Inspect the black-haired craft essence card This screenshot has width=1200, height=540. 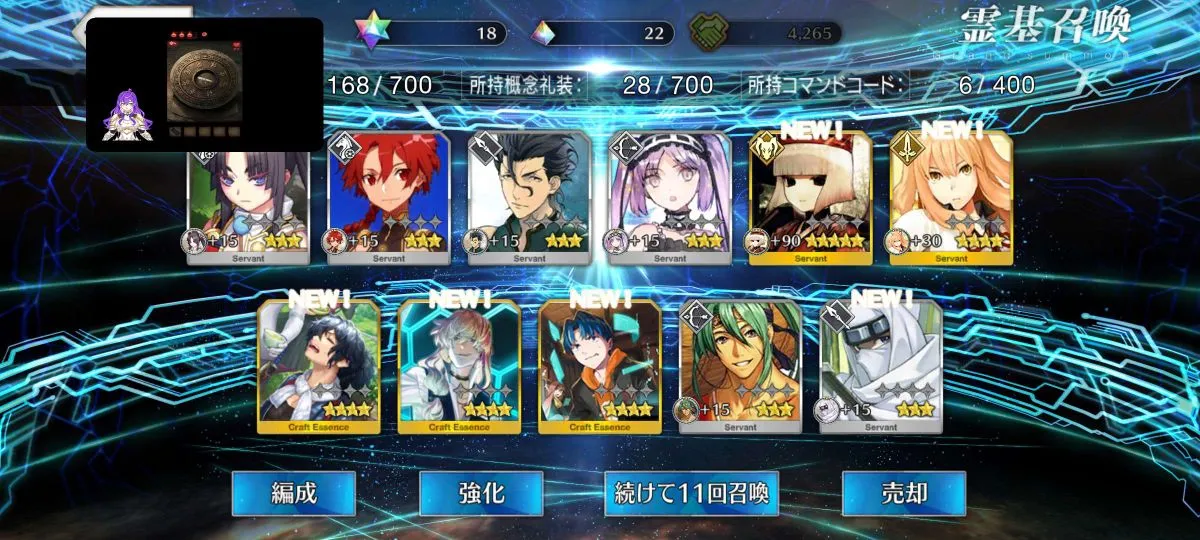319,367
